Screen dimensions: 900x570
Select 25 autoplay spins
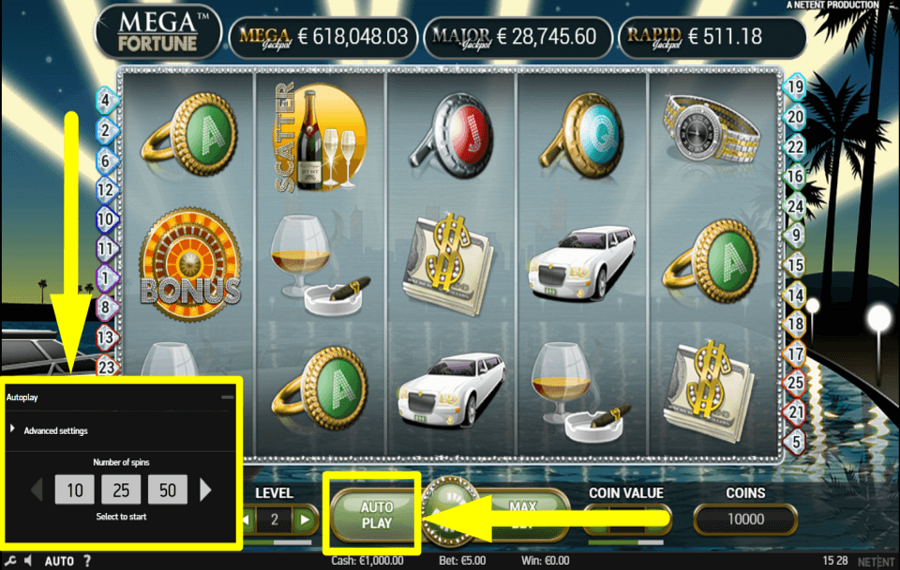(x=121, y=490)
